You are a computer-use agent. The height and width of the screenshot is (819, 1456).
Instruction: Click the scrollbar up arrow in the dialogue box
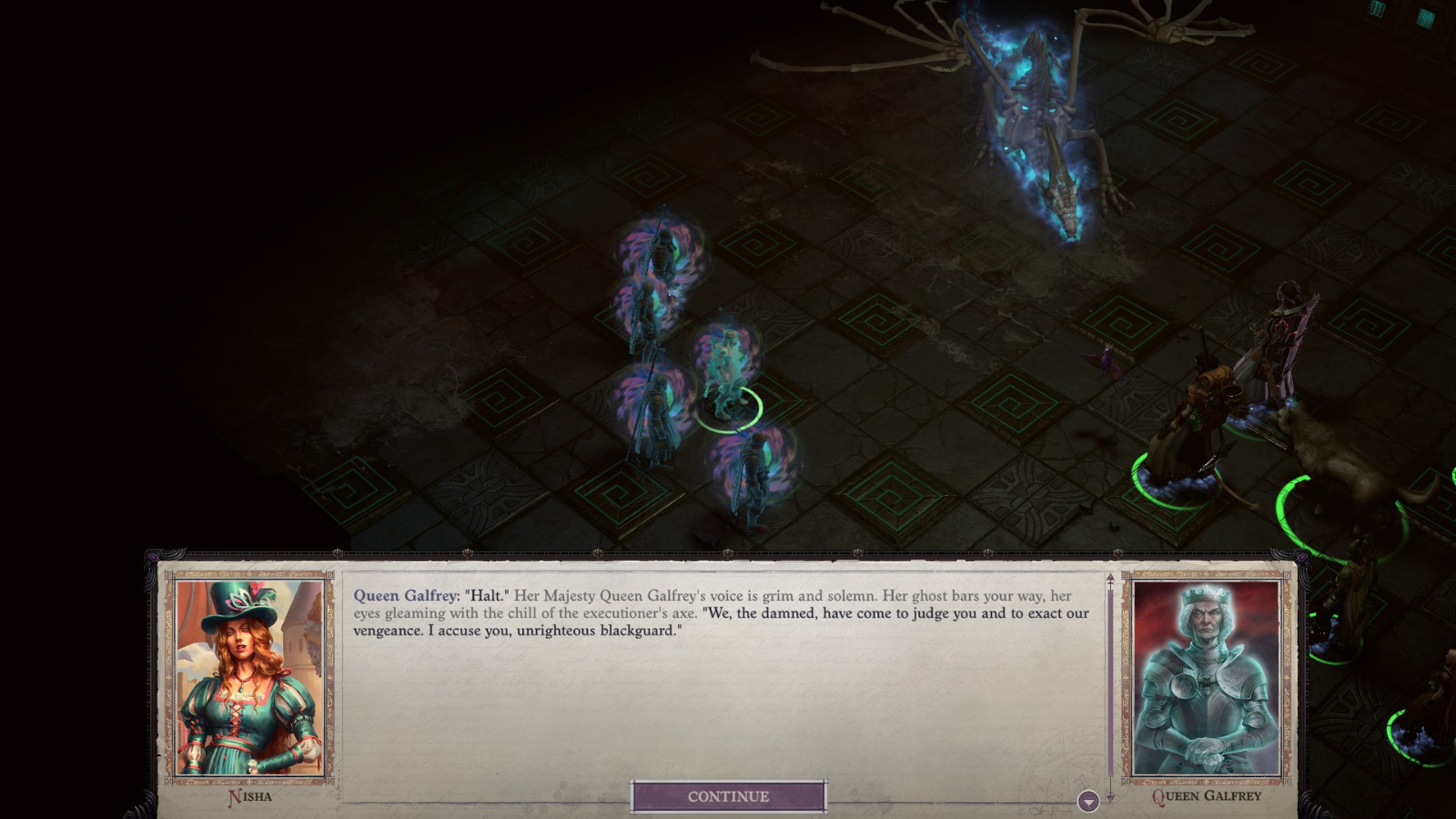tap(1109, 577)
